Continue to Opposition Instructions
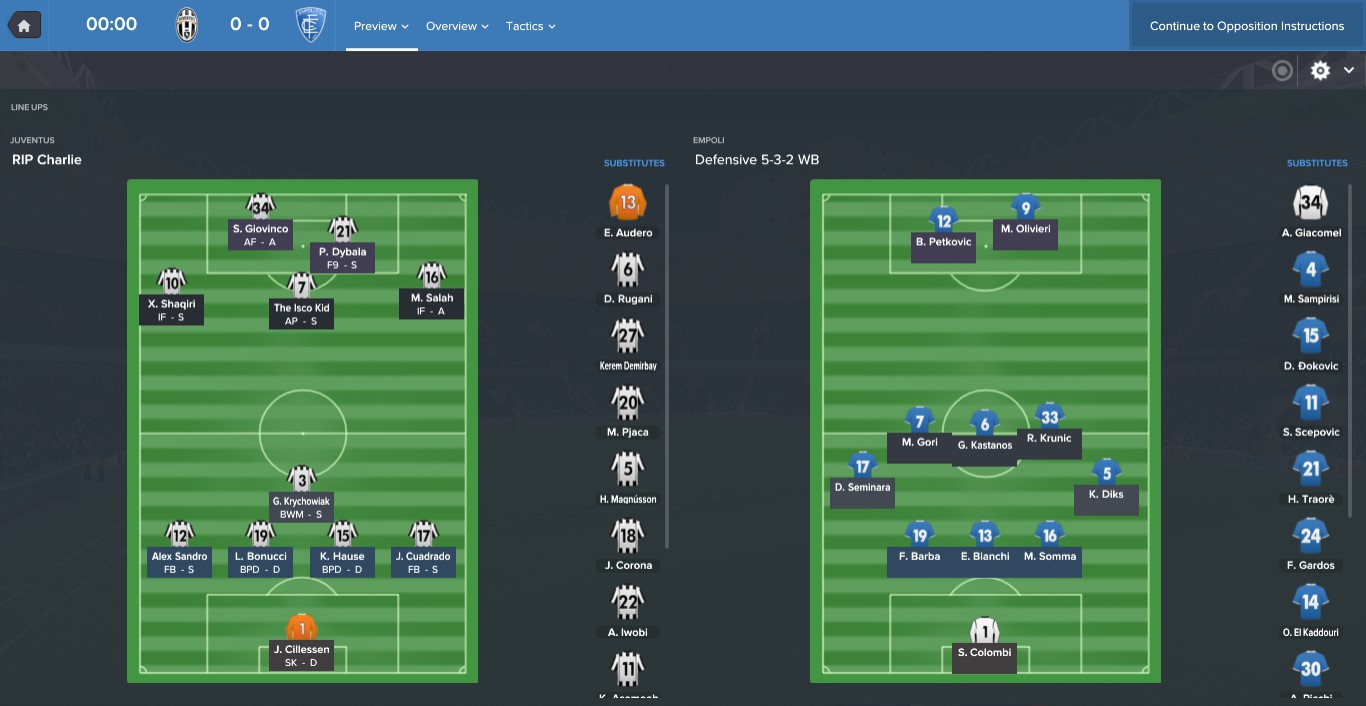 1246,26
